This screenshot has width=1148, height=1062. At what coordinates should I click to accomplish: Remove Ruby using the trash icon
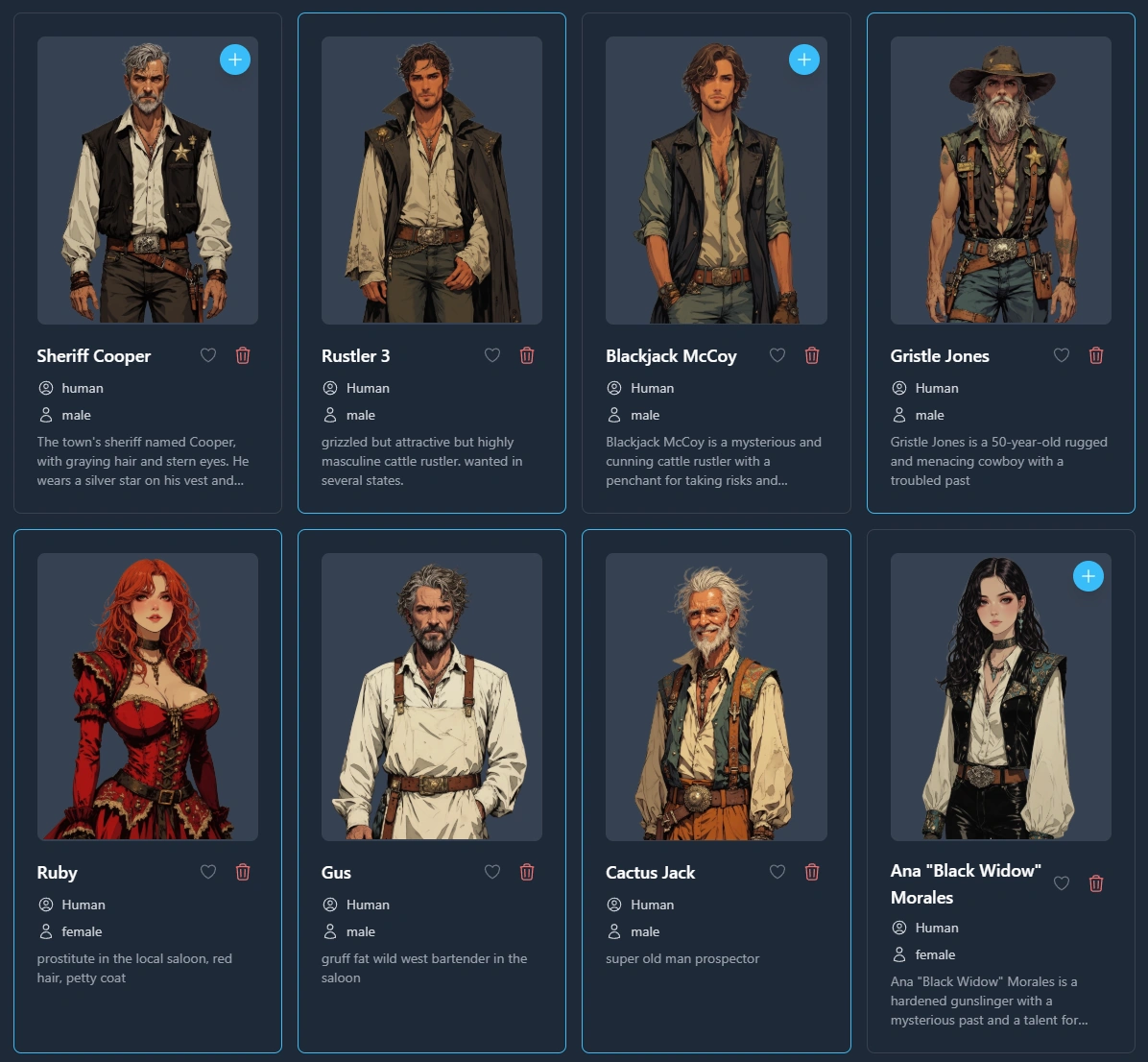click(243, 872)
